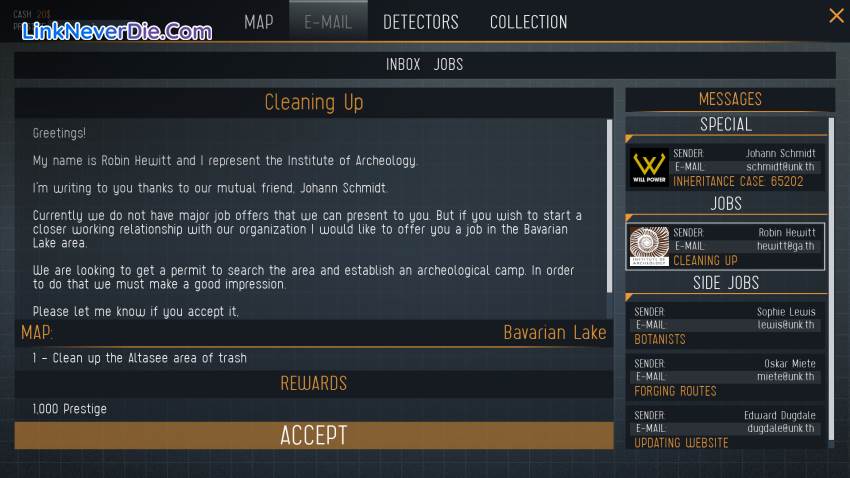Show the Jobs section
The image size is (850, 478).
click(448, 64)
